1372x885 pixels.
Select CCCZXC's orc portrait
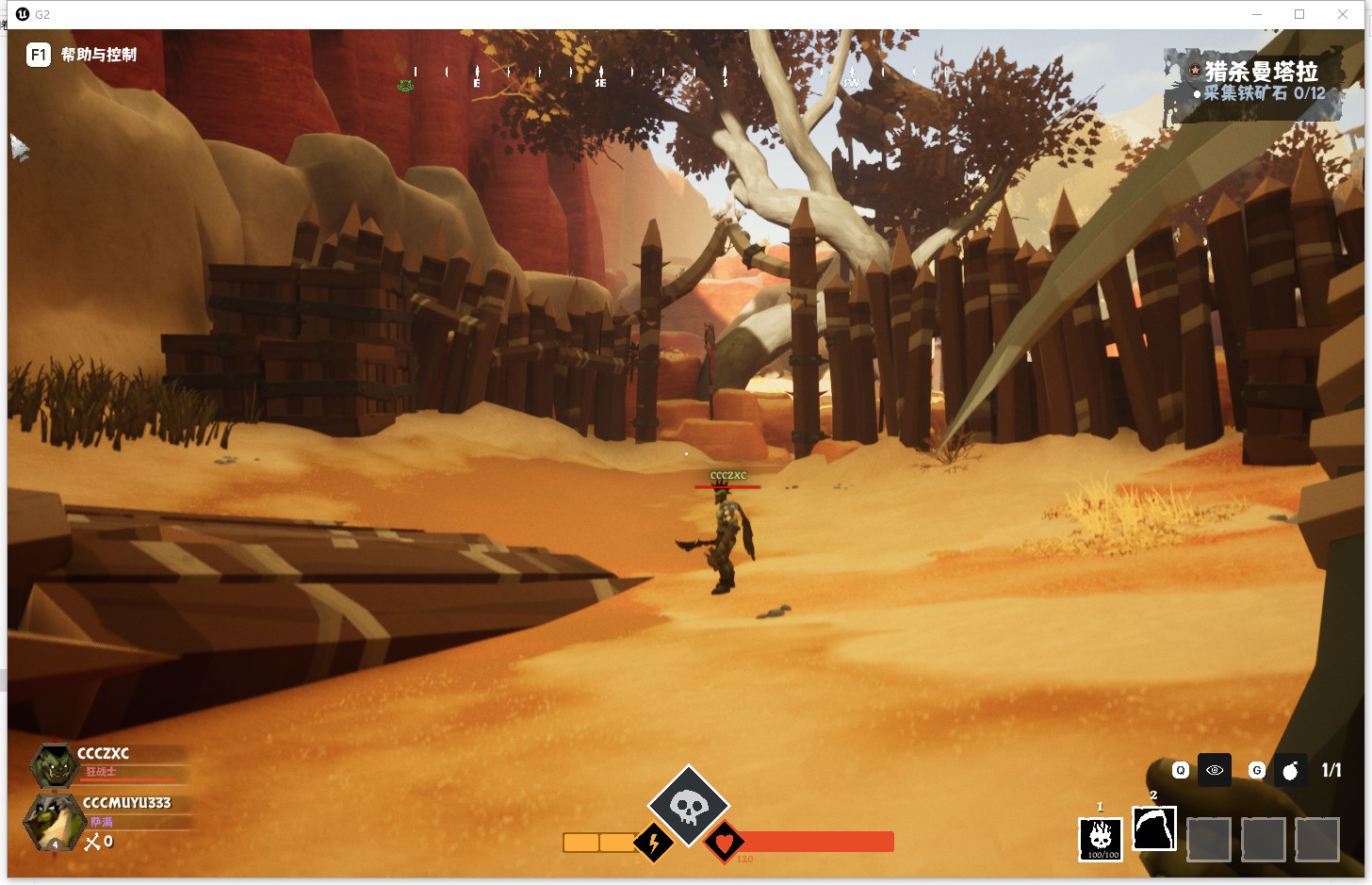pos(54,766)
